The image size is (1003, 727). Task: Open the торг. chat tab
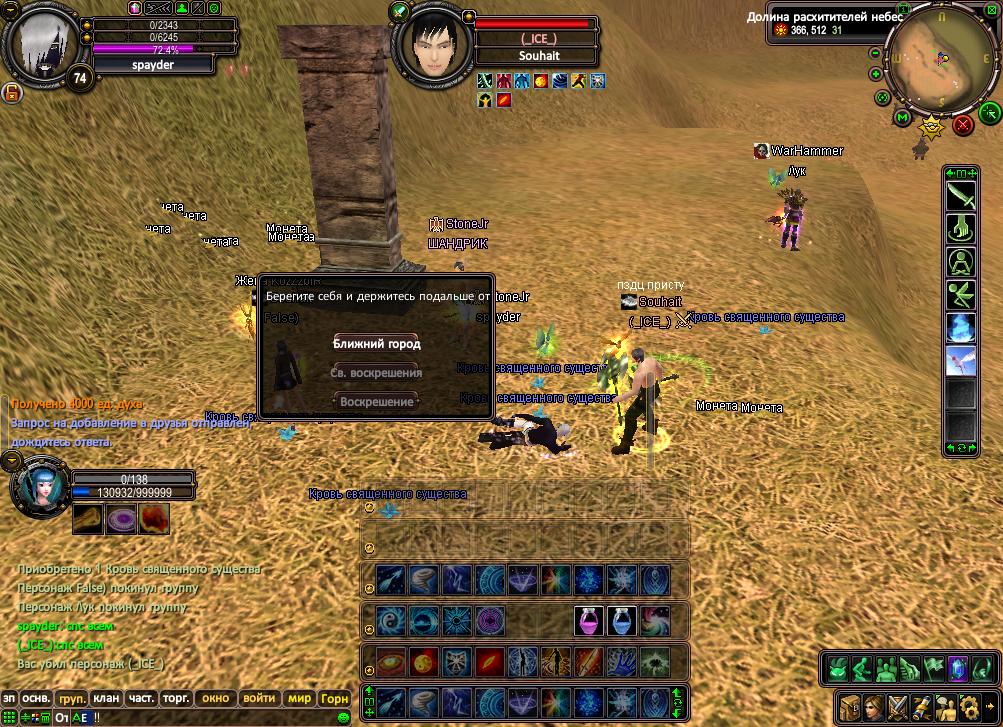[x=176, y=698]
